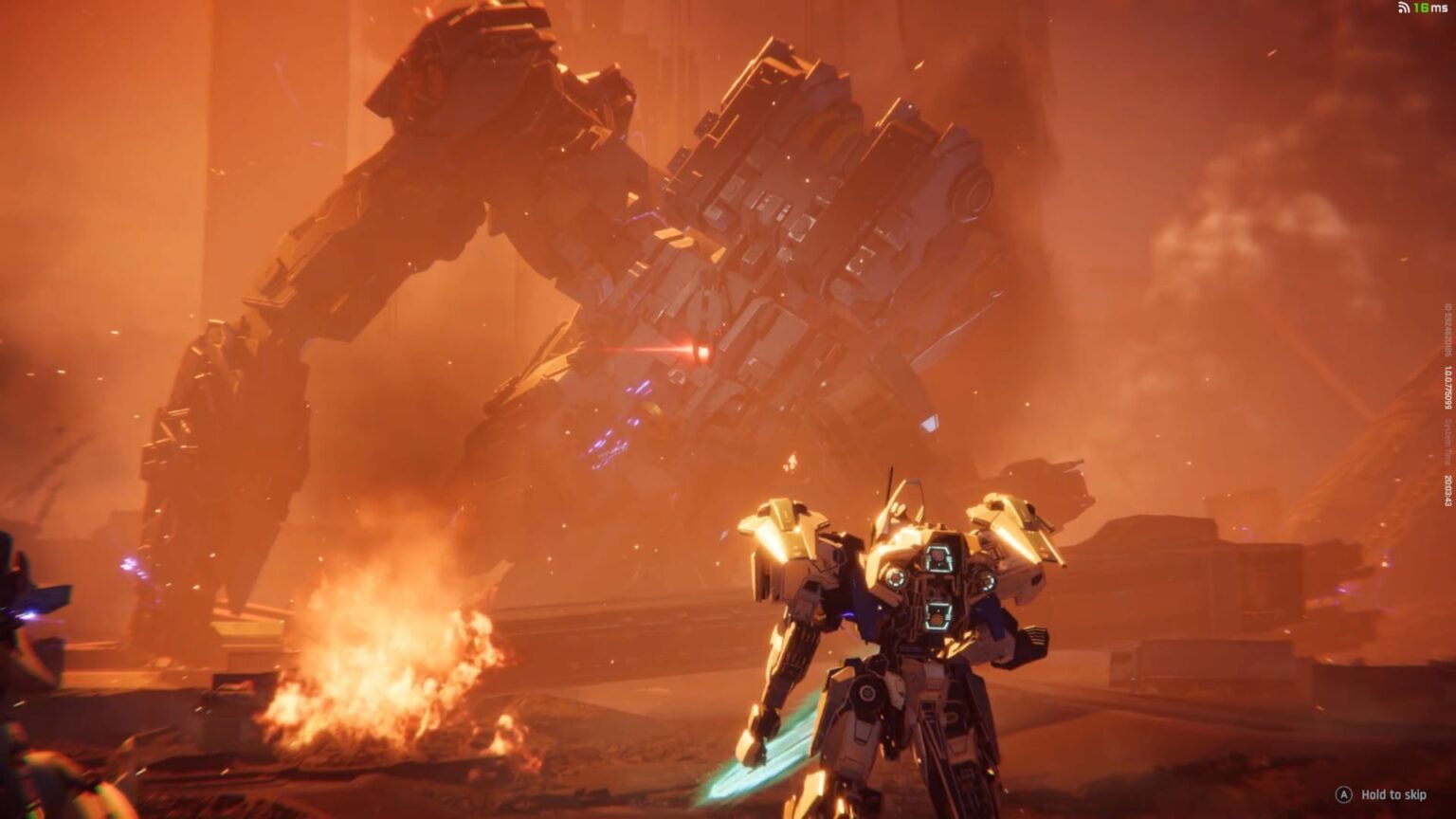Click the antenna atop the player mech
The width and height of the screenshot is (1456, 819).
[x=893, y=483]
